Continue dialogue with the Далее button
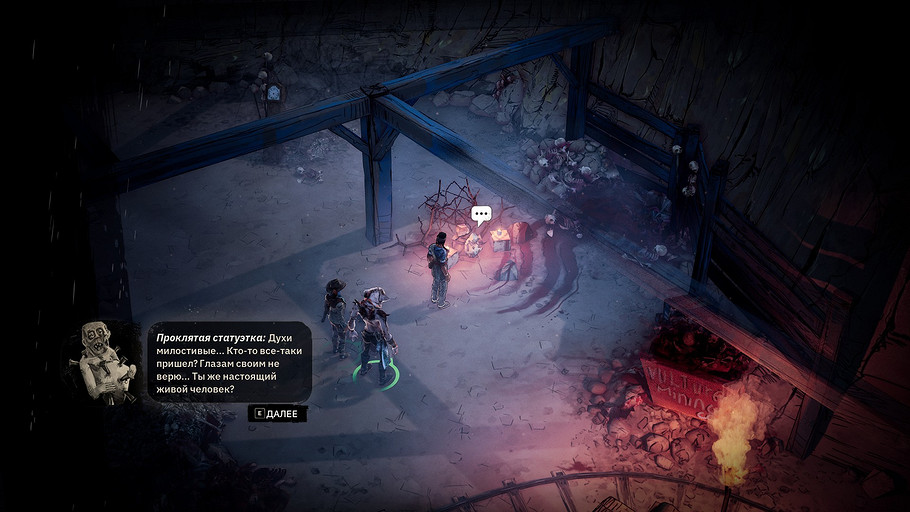The height and width of the screenshot is (512, 910). click(278, 413)
